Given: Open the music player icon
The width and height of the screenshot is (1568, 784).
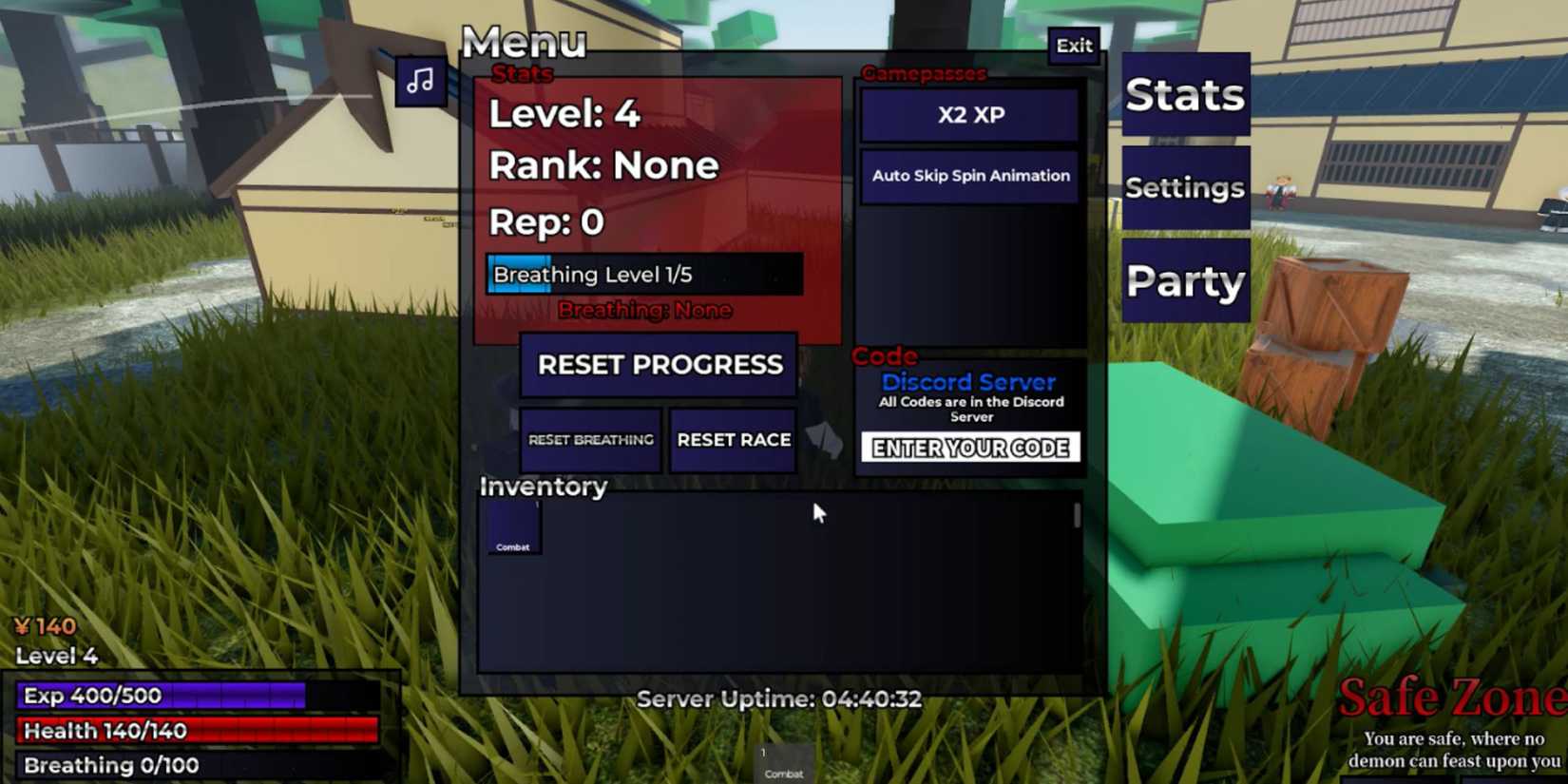Looking at the screenshot, I should [421, 81].
